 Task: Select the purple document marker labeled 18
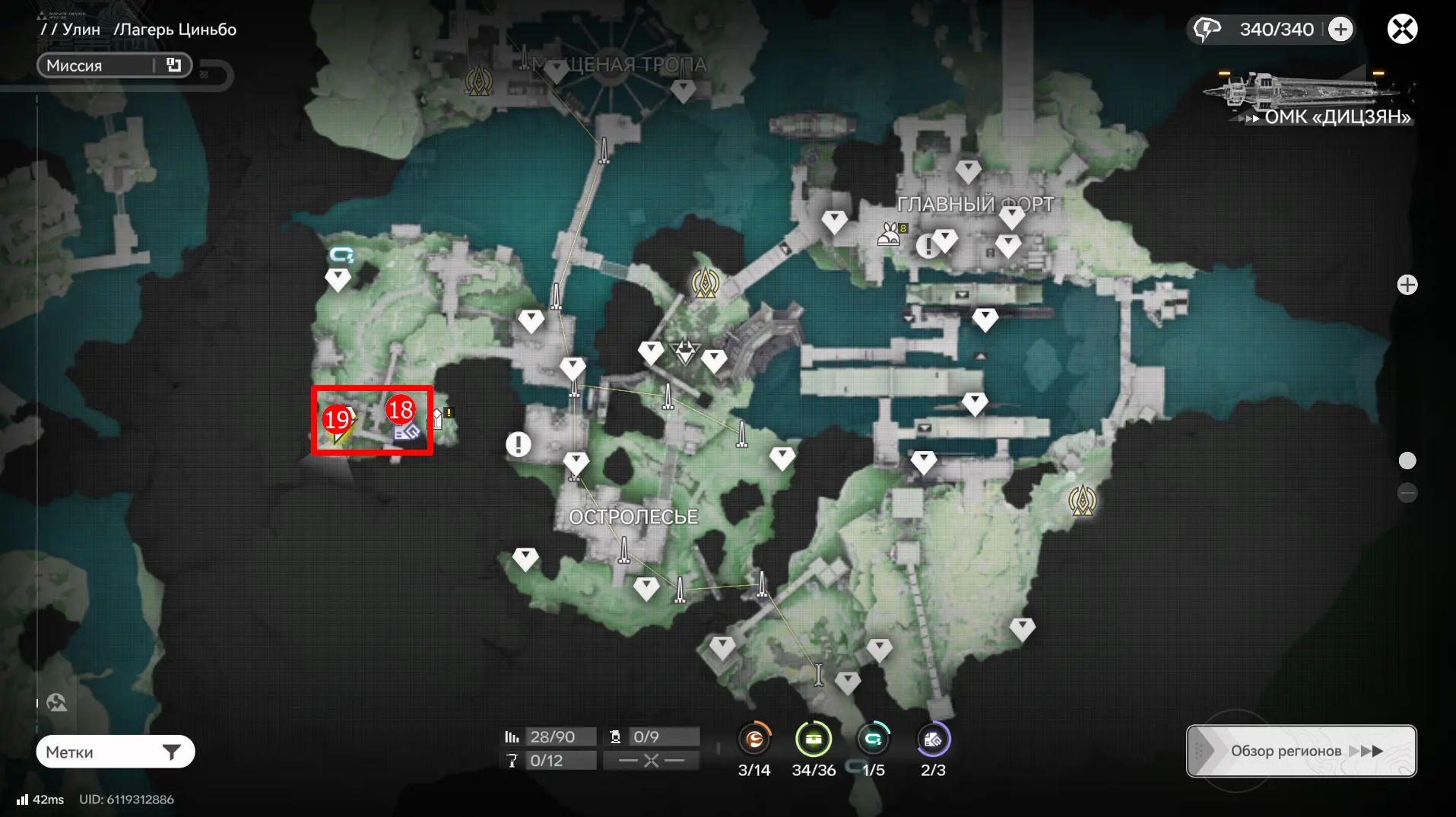[405, 429]
